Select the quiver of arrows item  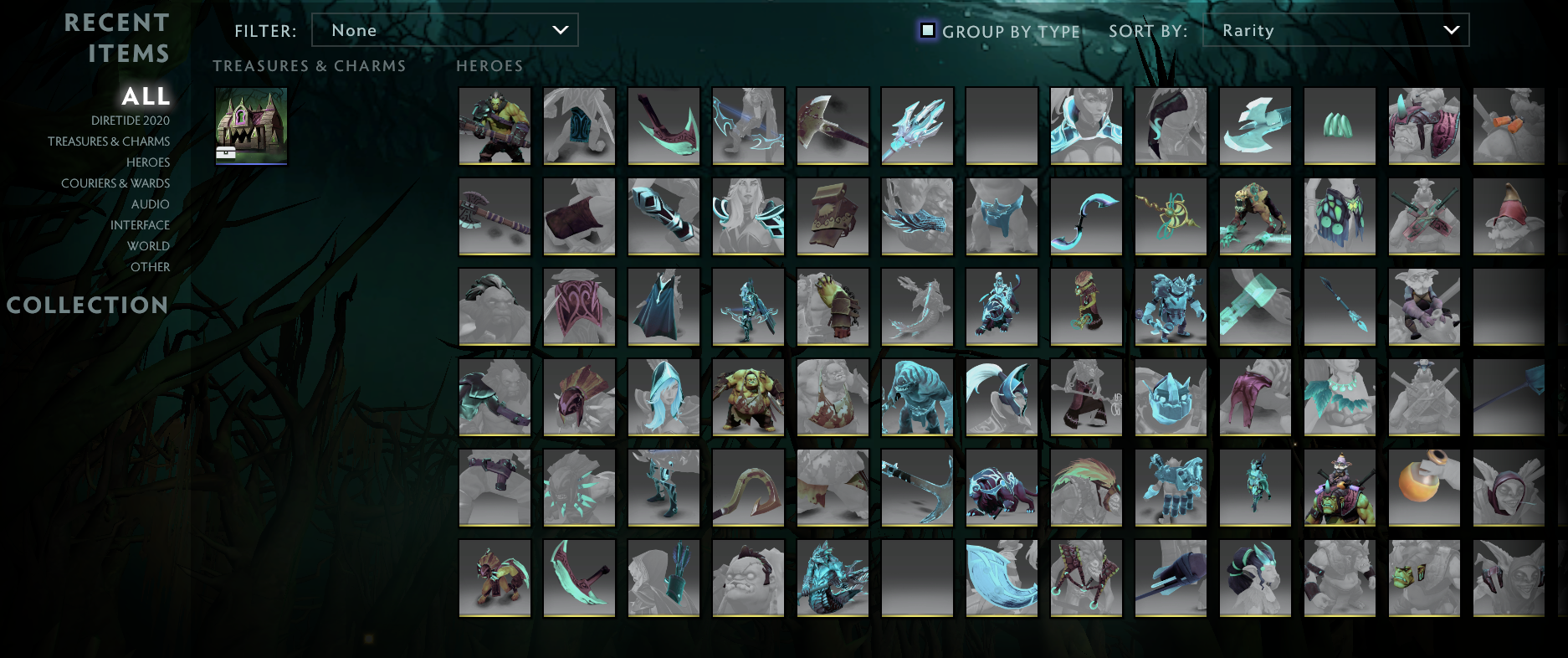(664, 577)
